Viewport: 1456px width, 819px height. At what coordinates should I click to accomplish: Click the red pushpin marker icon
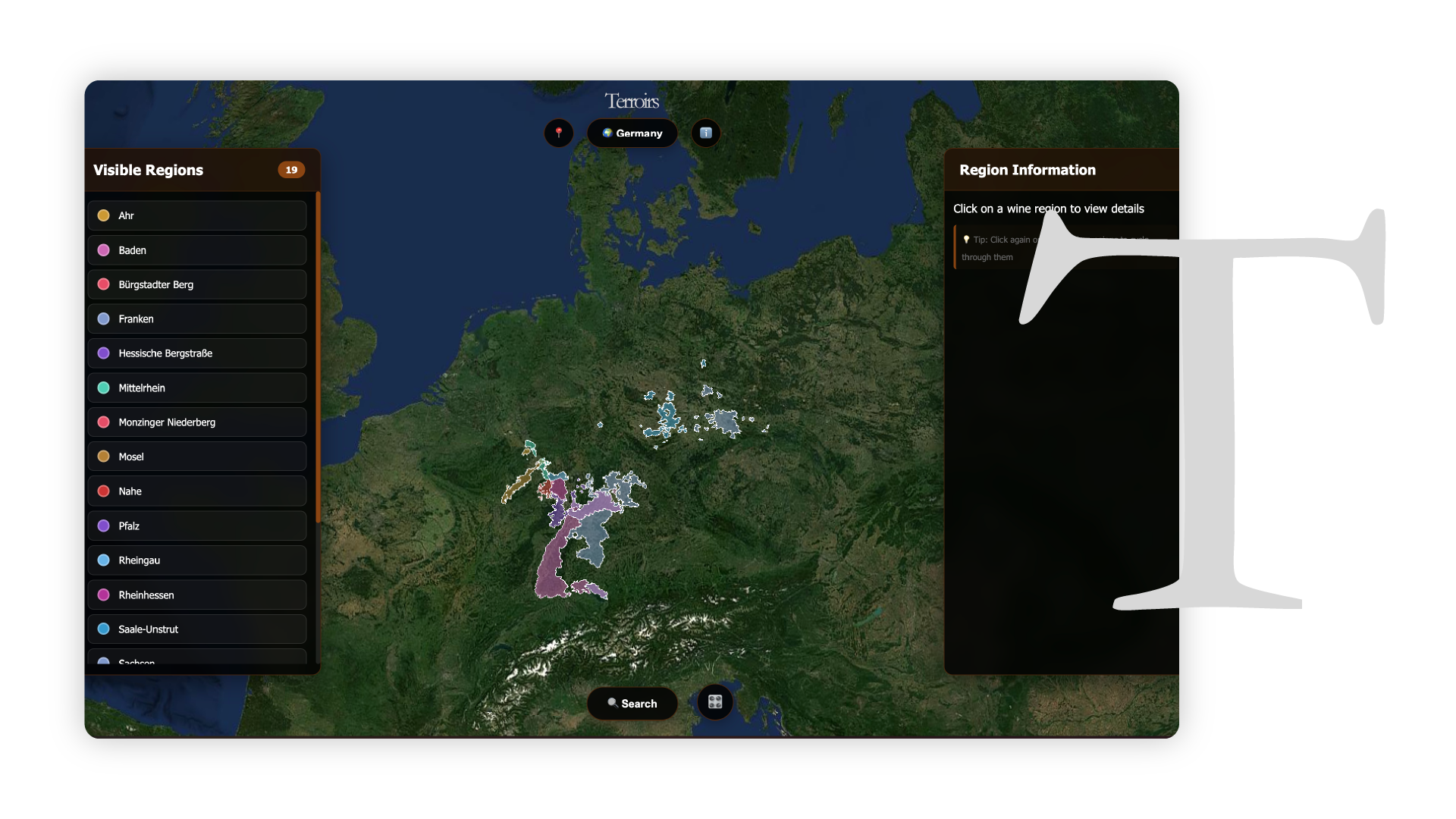pos(559,133)
